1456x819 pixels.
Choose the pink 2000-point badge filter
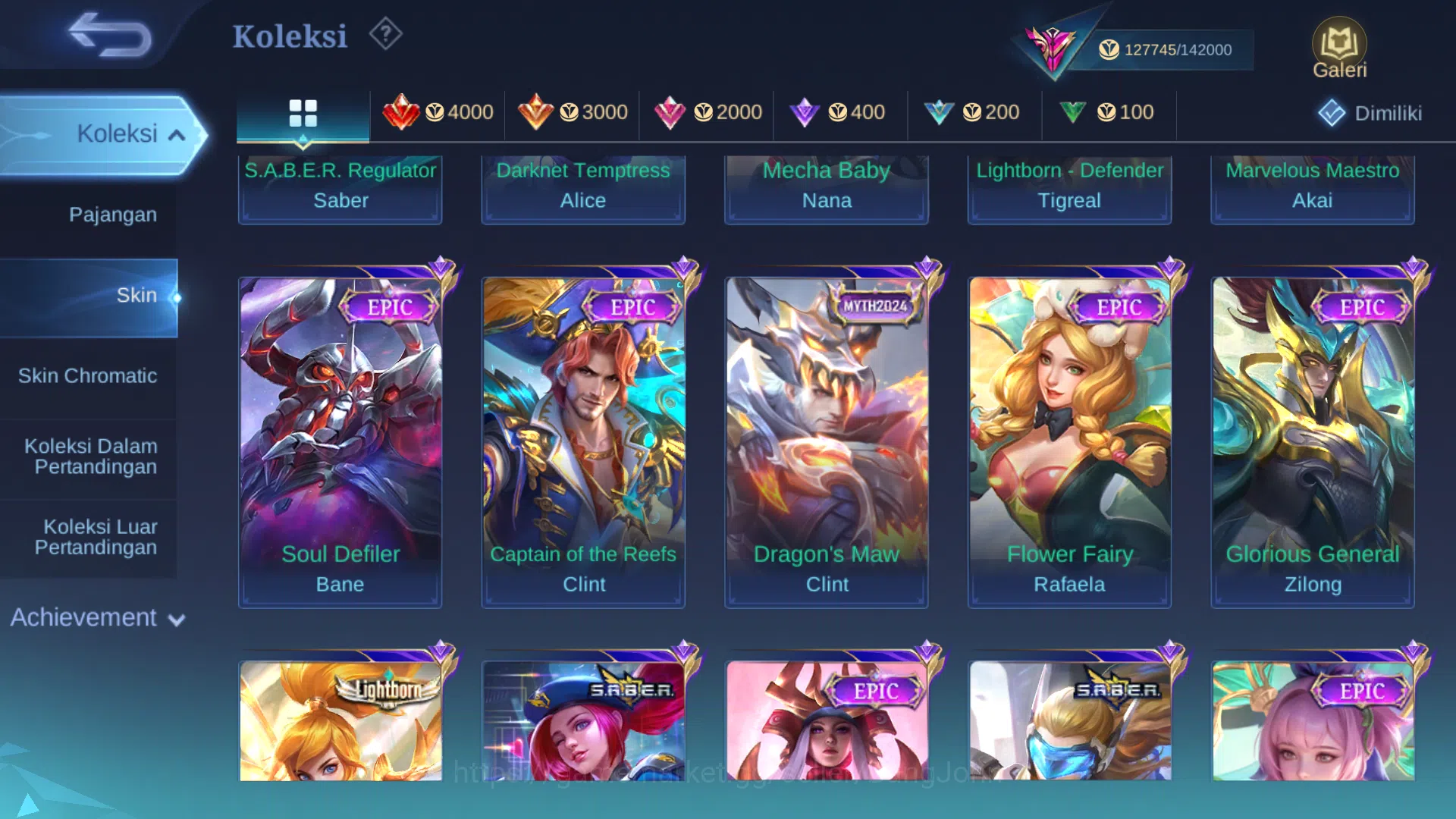[707, 112]
